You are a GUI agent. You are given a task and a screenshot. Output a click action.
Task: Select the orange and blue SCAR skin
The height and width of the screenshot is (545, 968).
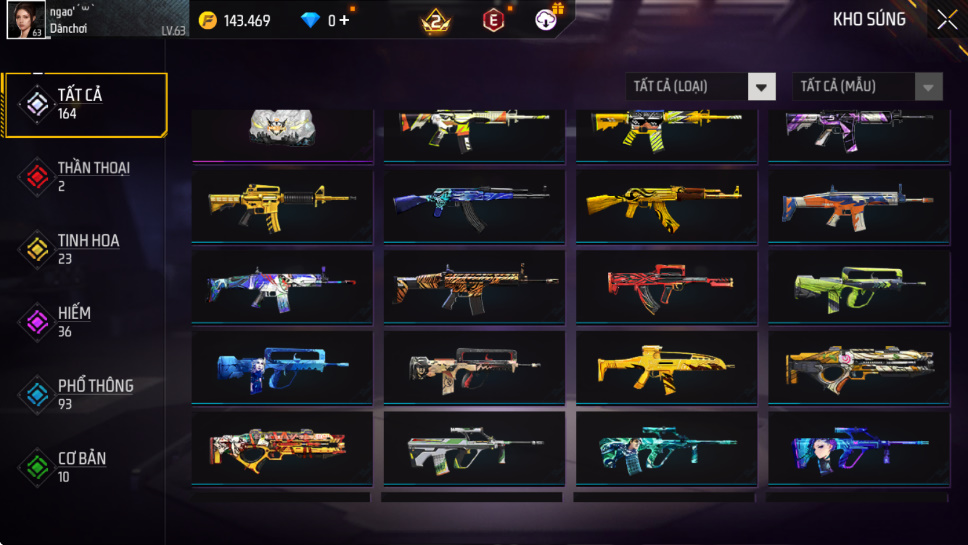point(857,204)
